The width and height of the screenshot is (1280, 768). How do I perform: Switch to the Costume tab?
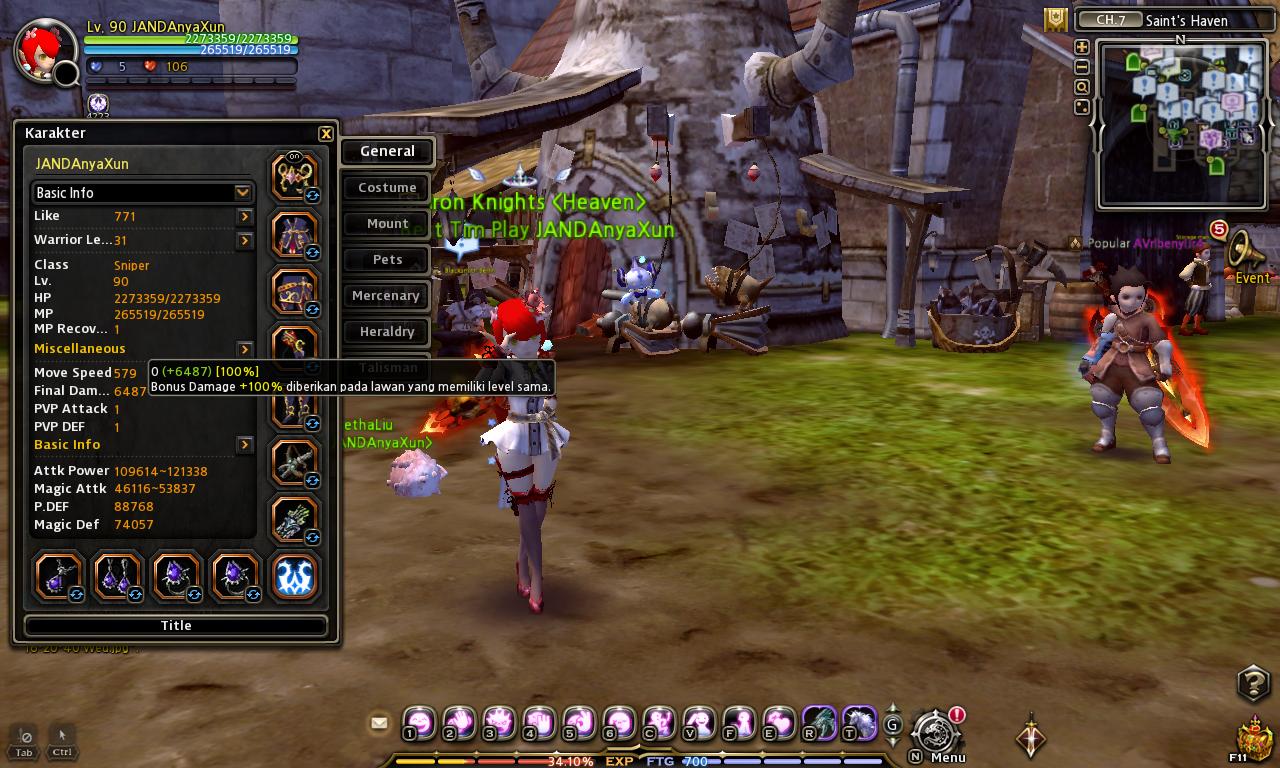pyautogui.click(x=385, y=187)
